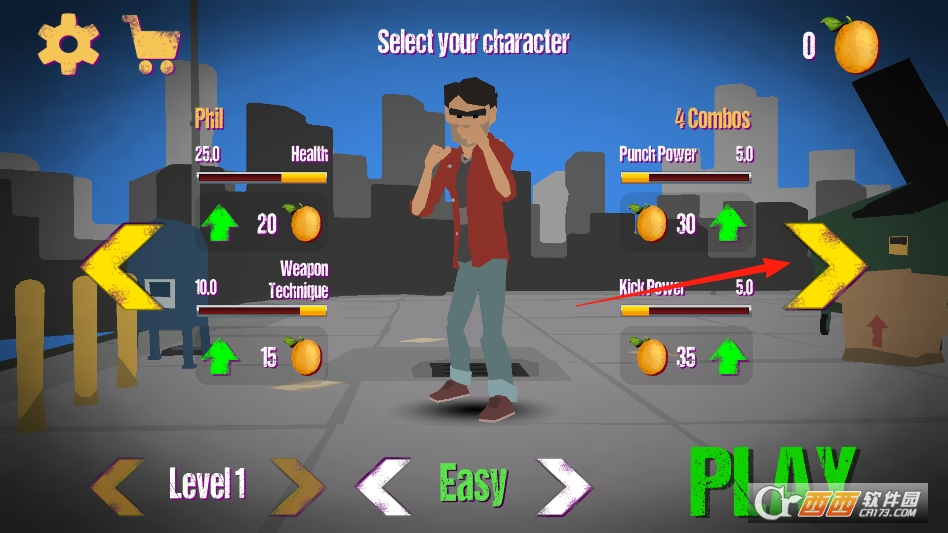Raise difficulty above Easy
Screen dimensions: 948x533
(x=563, y=487)
